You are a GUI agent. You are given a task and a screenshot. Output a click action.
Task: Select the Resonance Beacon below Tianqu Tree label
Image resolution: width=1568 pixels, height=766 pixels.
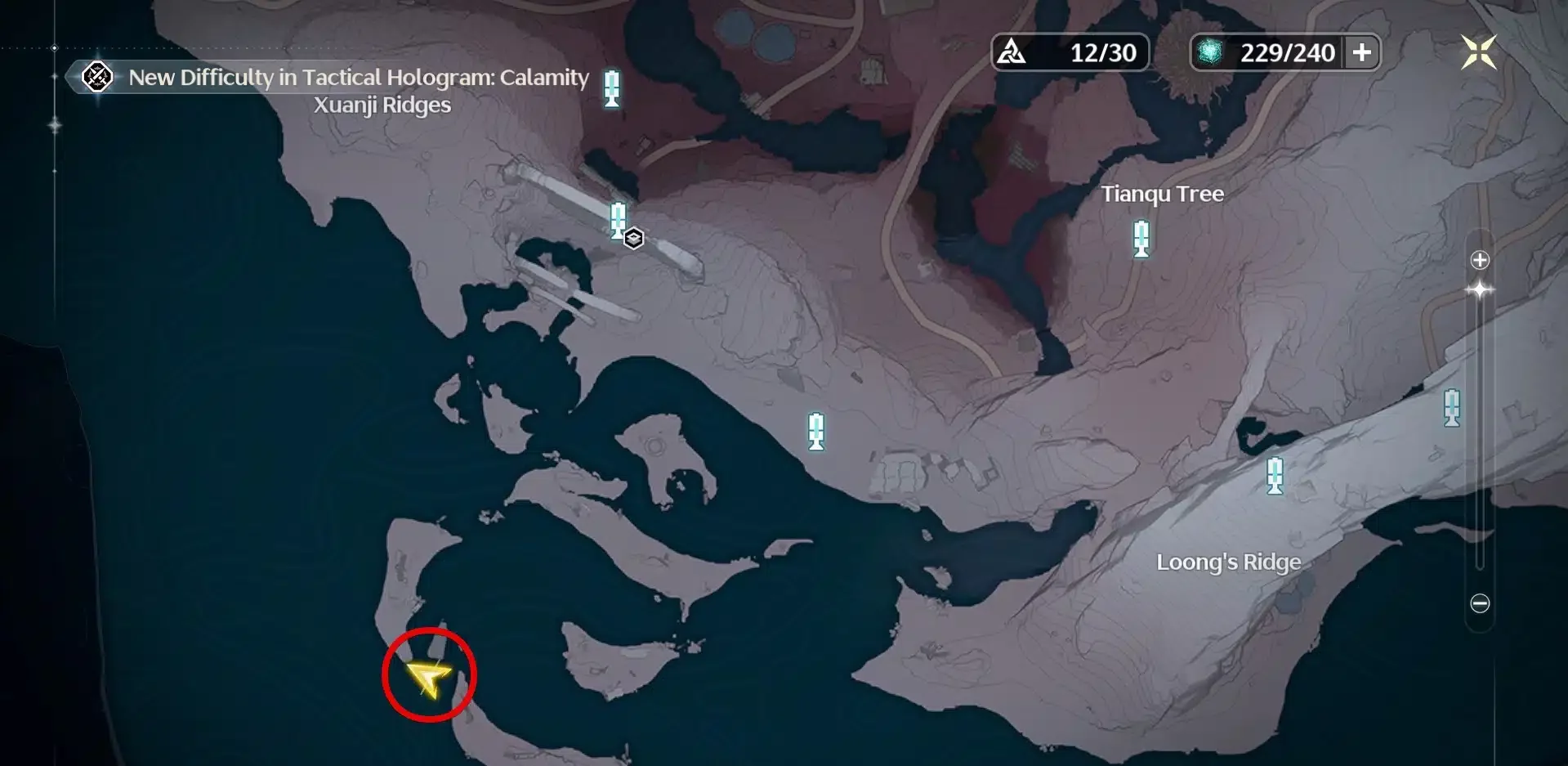coord(1141,239)
